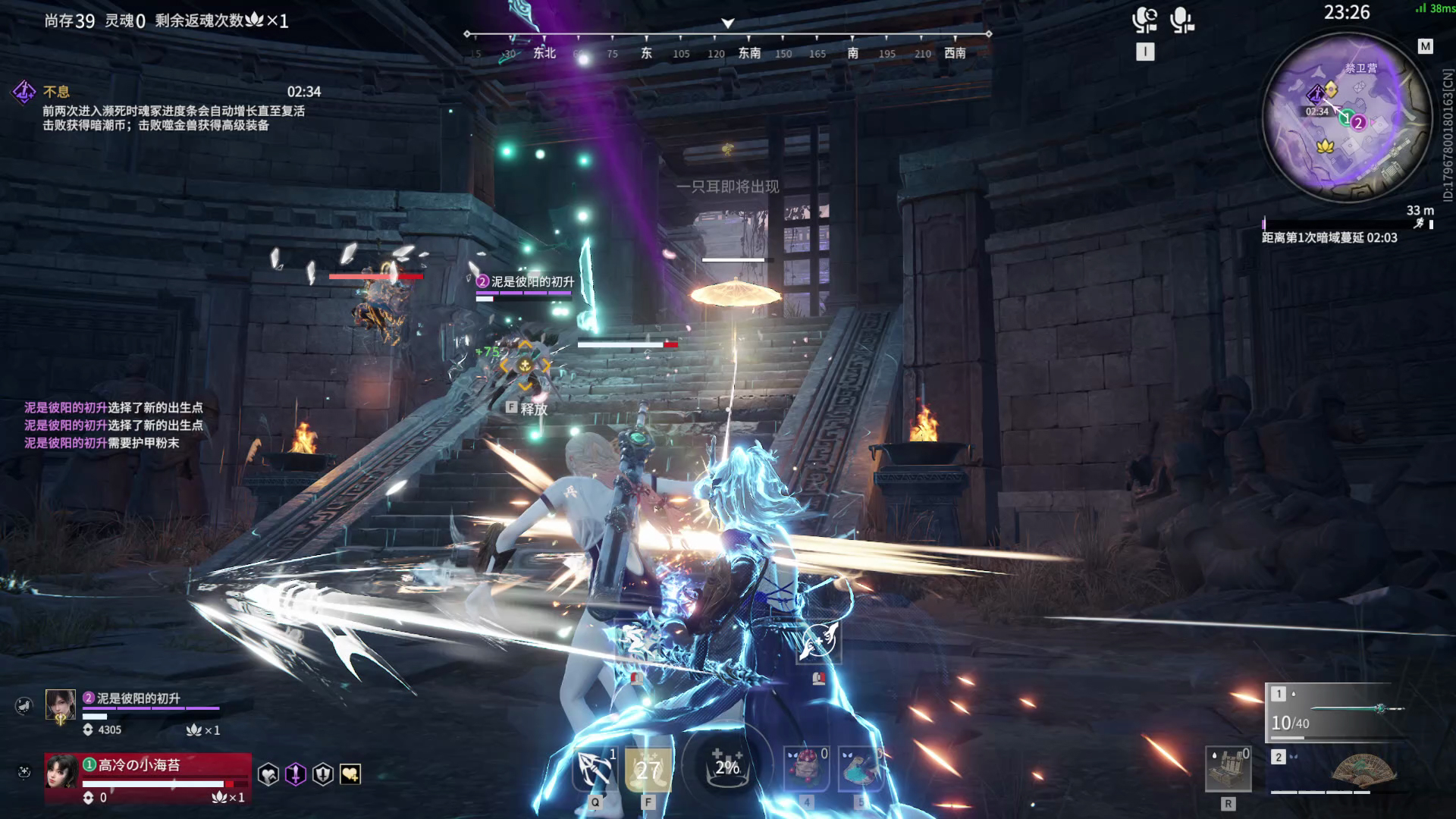Select own player card 高冷の小海苔
Image resolution: width=1456 pixels, height=819 pixels.
pos(147,778)
